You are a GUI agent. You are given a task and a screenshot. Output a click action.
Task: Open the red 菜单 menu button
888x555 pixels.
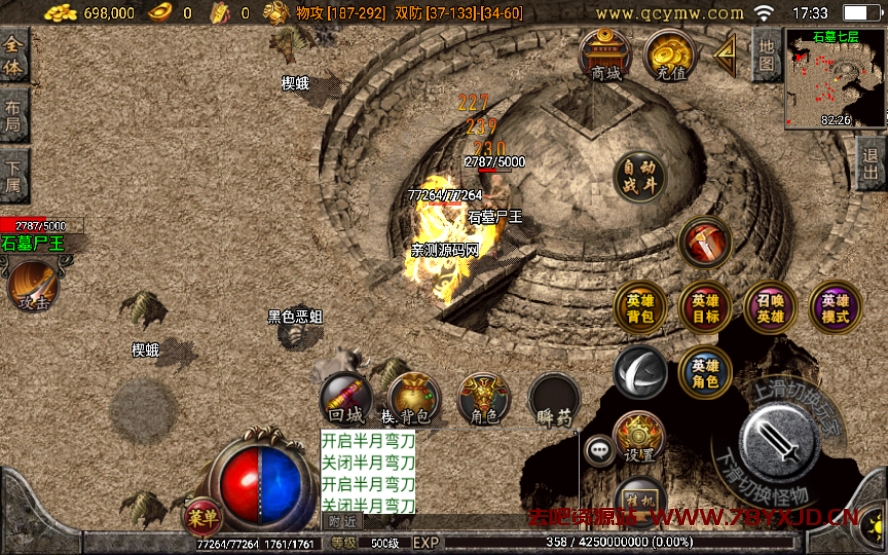[200, 516]
